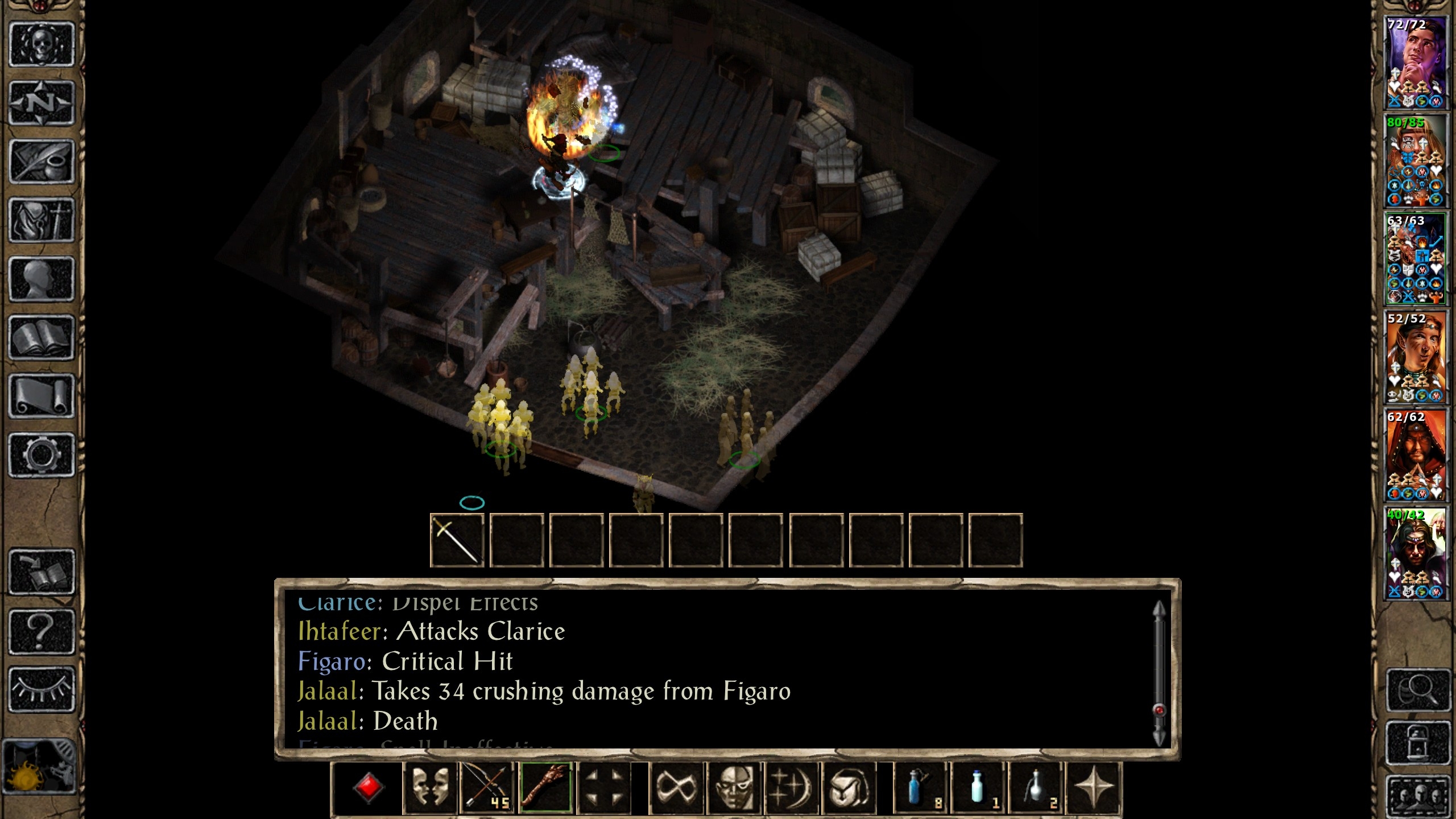Click the dialogue log scrollbar handle
The height and width of the screenshot is (819, 1456).
click(x=1159, y=710)
